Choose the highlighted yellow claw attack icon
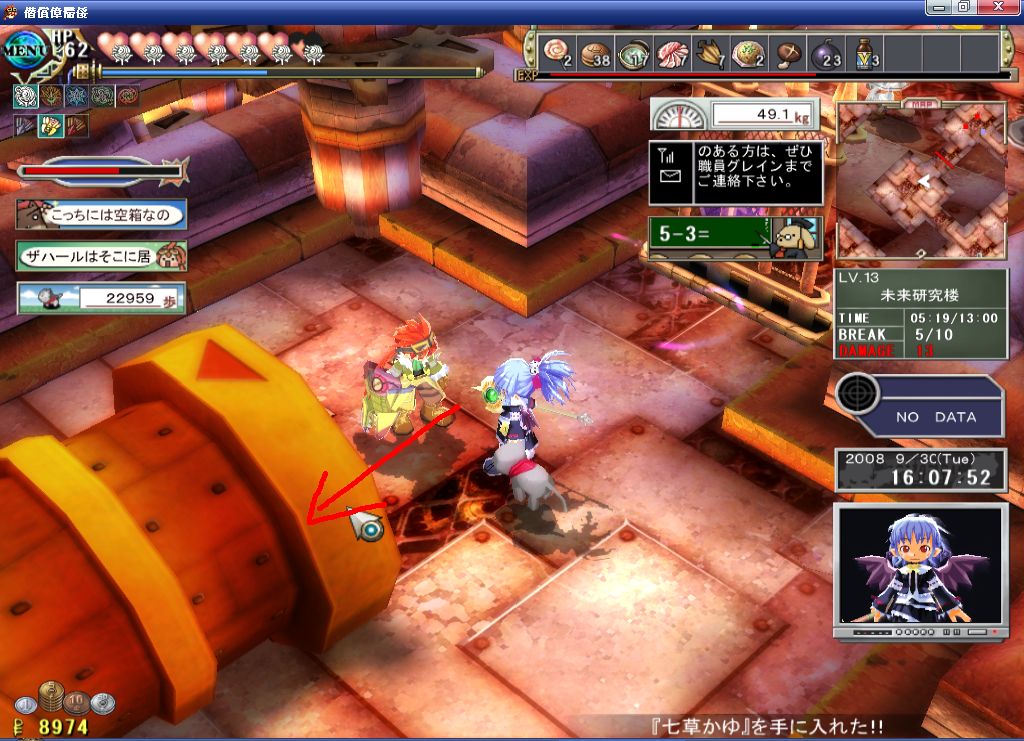This screenshot has height=741, width=1024. [x=50, y=125]
